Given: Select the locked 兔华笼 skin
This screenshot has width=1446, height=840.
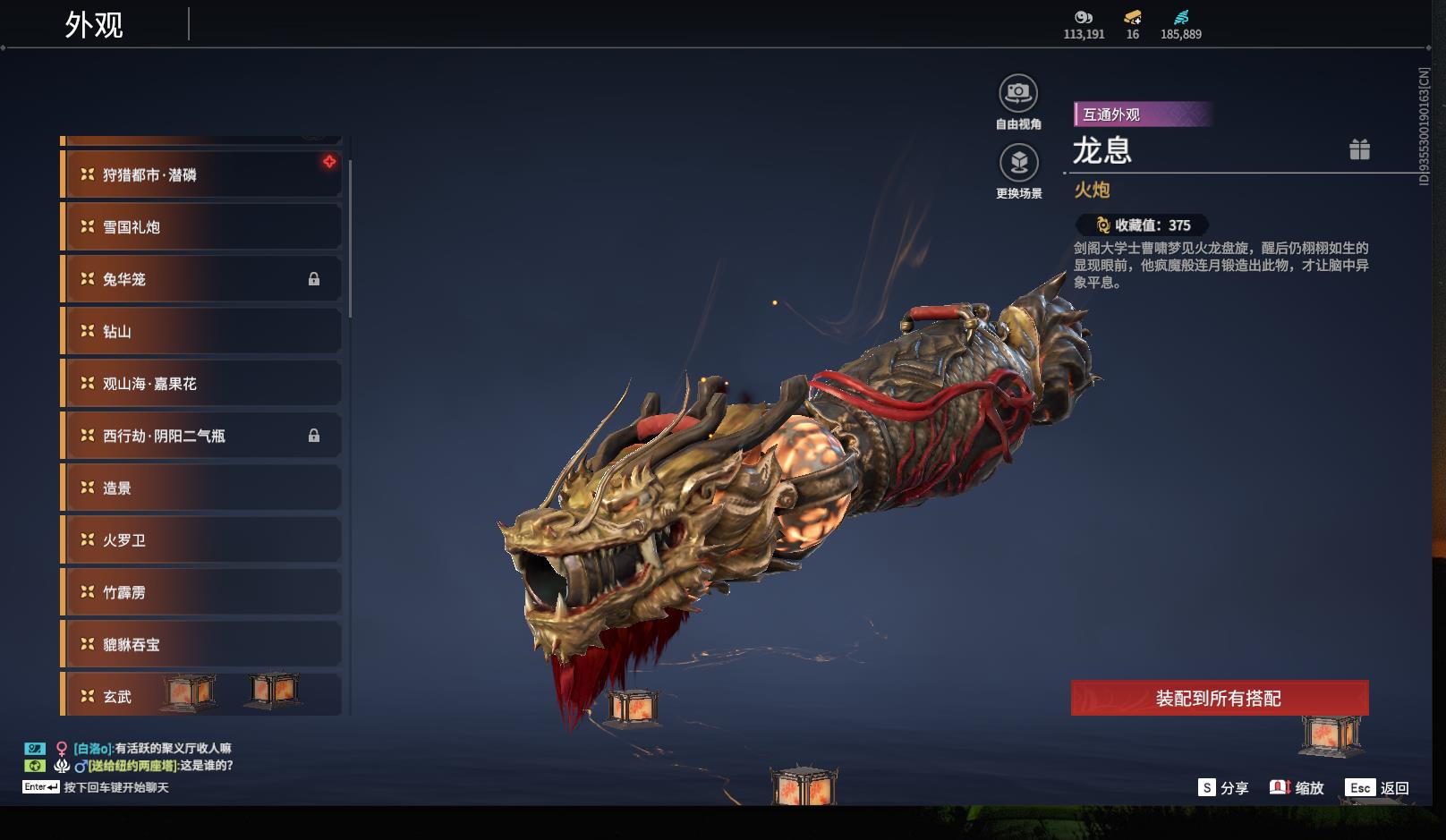Looking at the screenshot, I should [201, 279].
